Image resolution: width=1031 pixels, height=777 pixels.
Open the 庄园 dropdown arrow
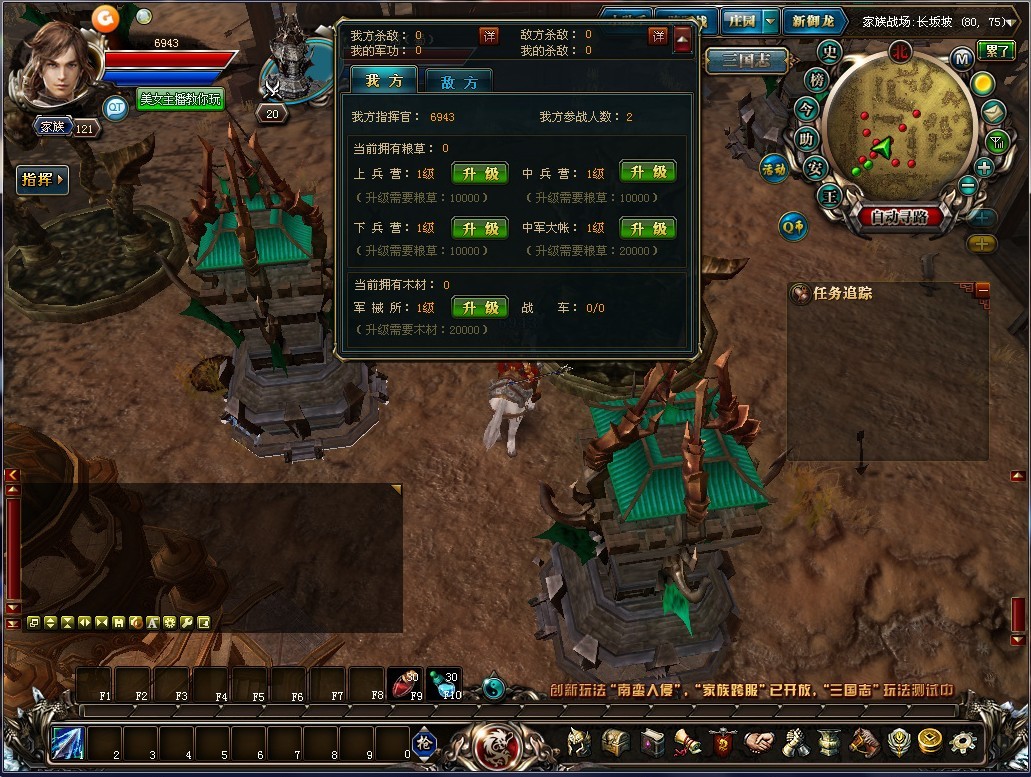click(x=769, y=21)
